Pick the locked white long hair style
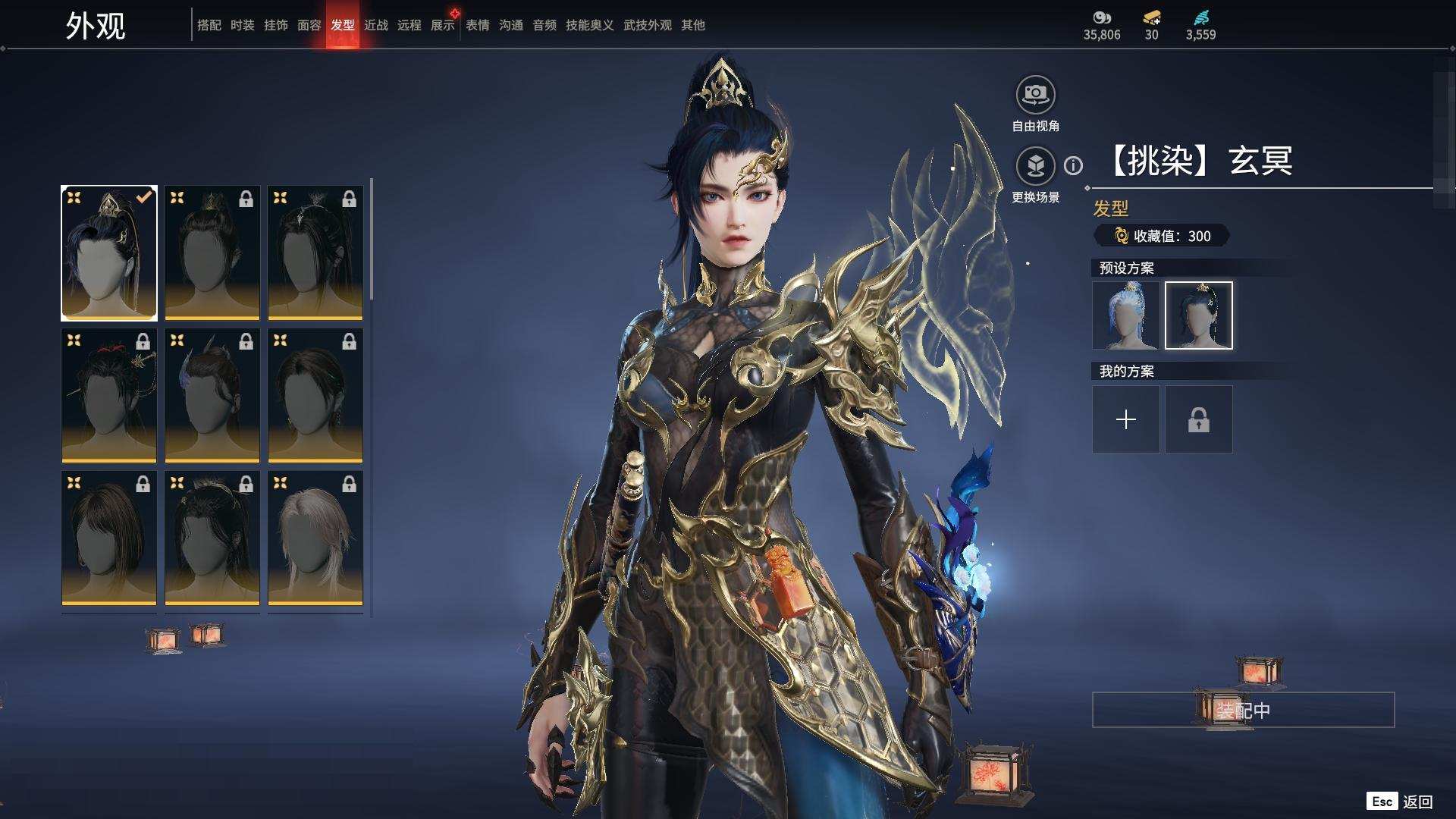The width and height of the screenshot is (1456, 819). [315, 538]
